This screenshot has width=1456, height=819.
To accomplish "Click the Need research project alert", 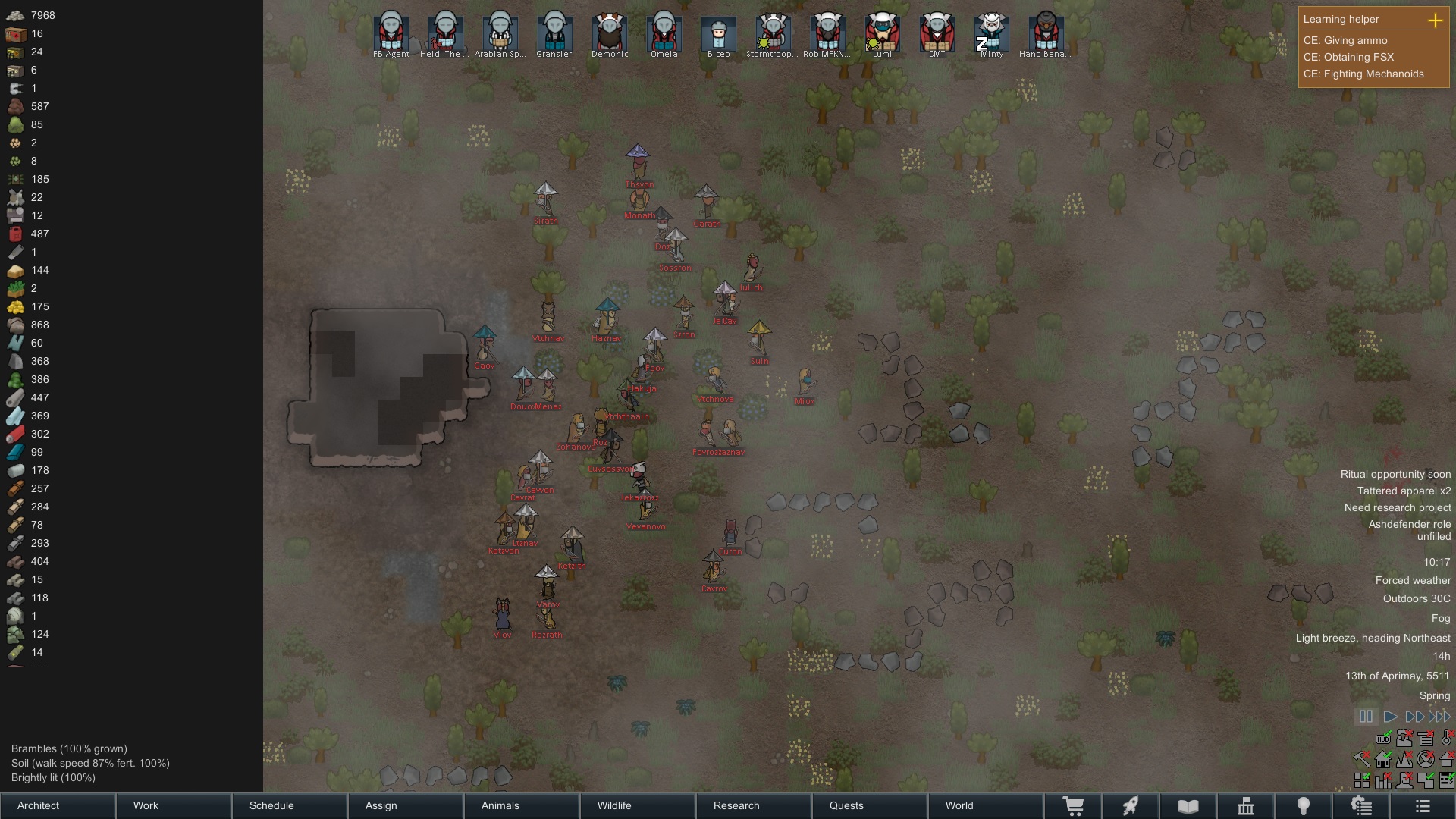I will (1398, 507).
